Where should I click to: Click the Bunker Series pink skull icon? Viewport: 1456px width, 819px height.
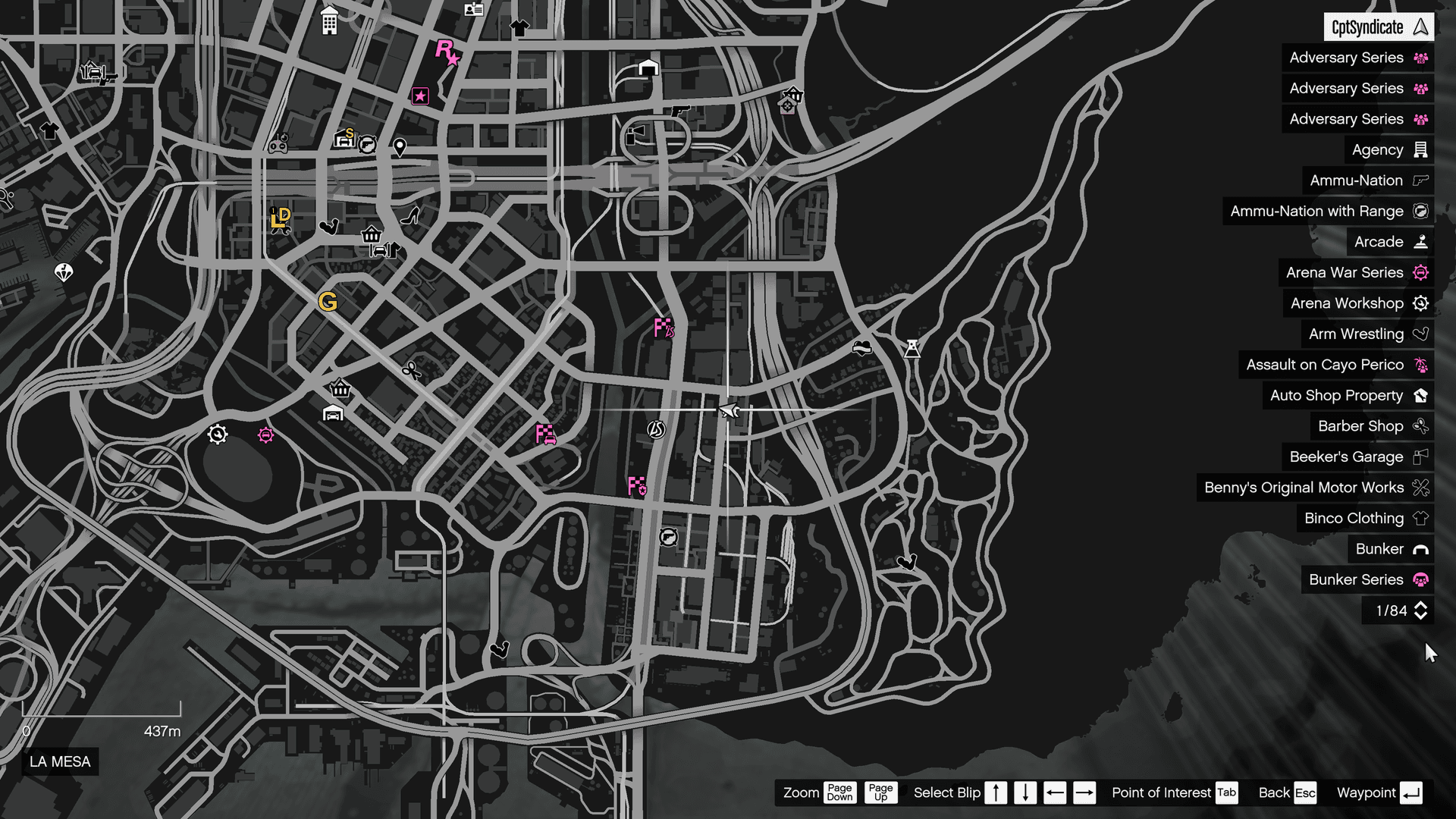pos(1420,579)
